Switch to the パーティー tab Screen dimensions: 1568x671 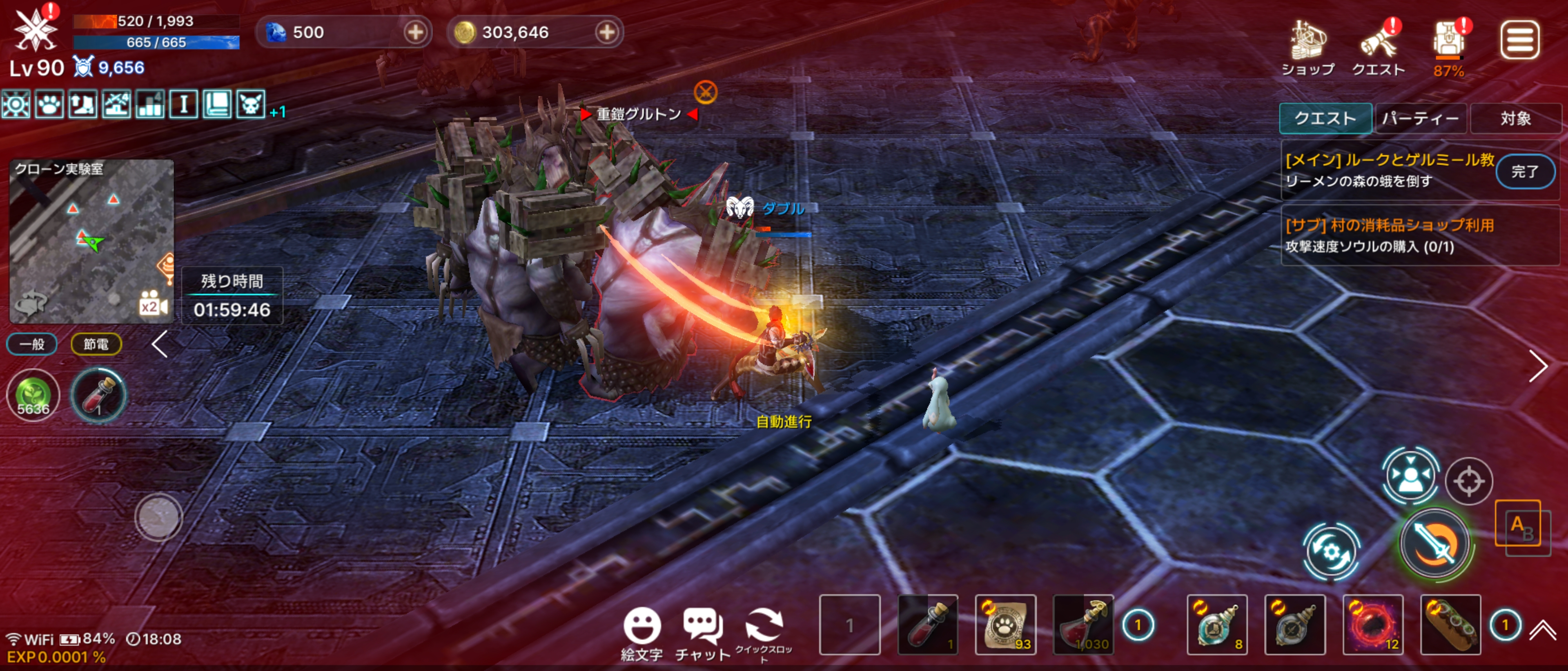click(1420, 118)
